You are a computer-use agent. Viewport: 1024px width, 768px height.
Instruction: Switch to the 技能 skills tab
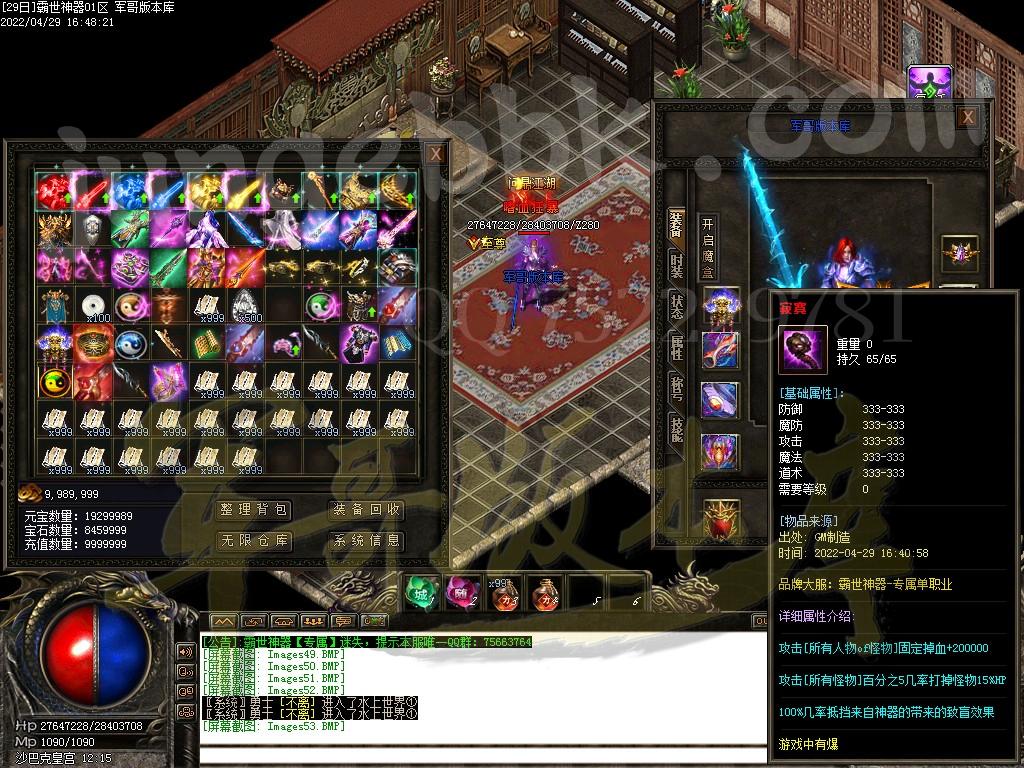point(677,429)
